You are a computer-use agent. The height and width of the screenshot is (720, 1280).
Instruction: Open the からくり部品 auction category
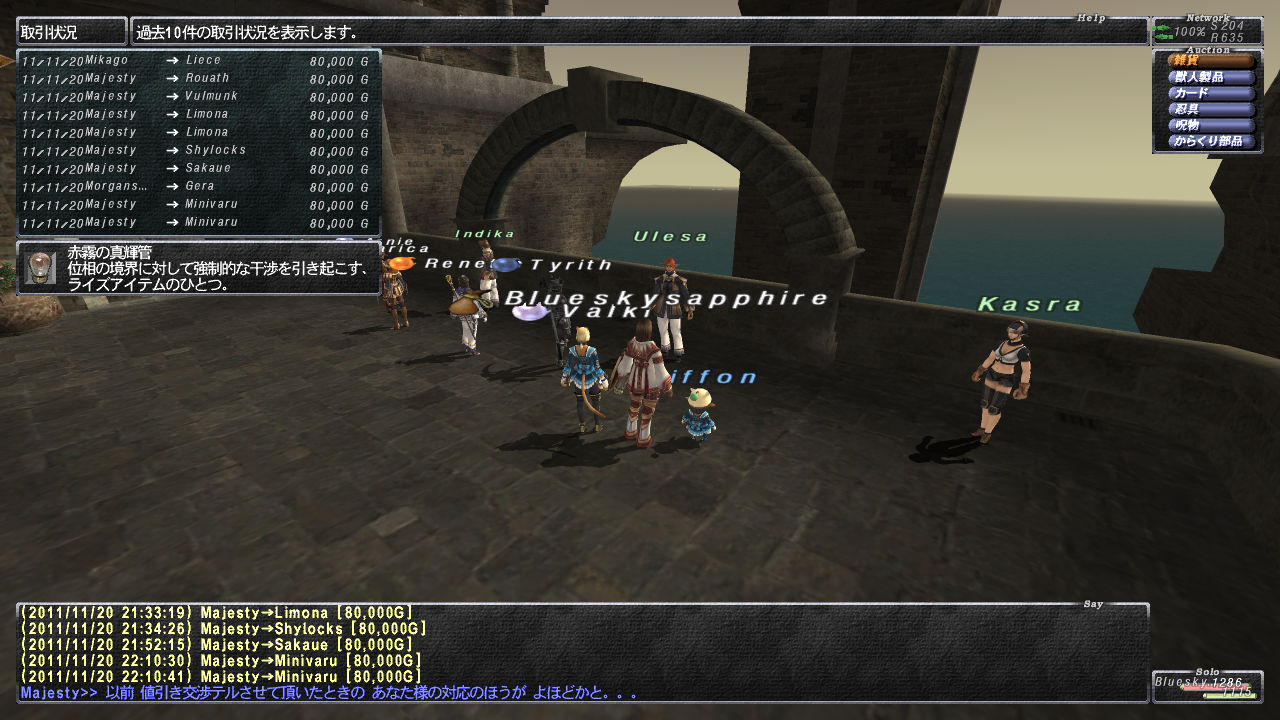point(1209,141)
